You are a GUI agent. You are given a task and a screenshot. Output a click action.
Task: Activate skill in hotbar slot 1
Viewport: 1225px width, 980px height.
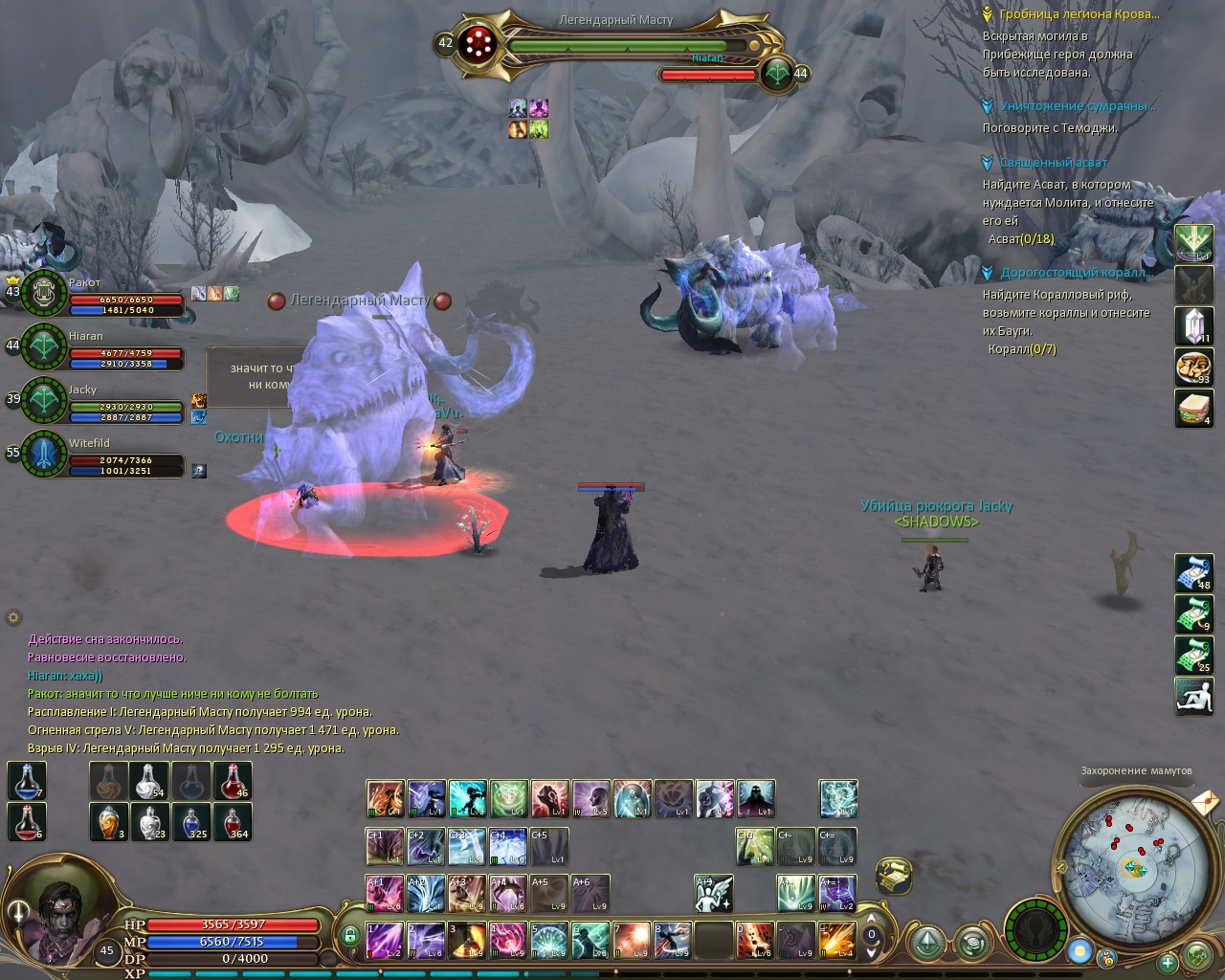coord(385,941)
